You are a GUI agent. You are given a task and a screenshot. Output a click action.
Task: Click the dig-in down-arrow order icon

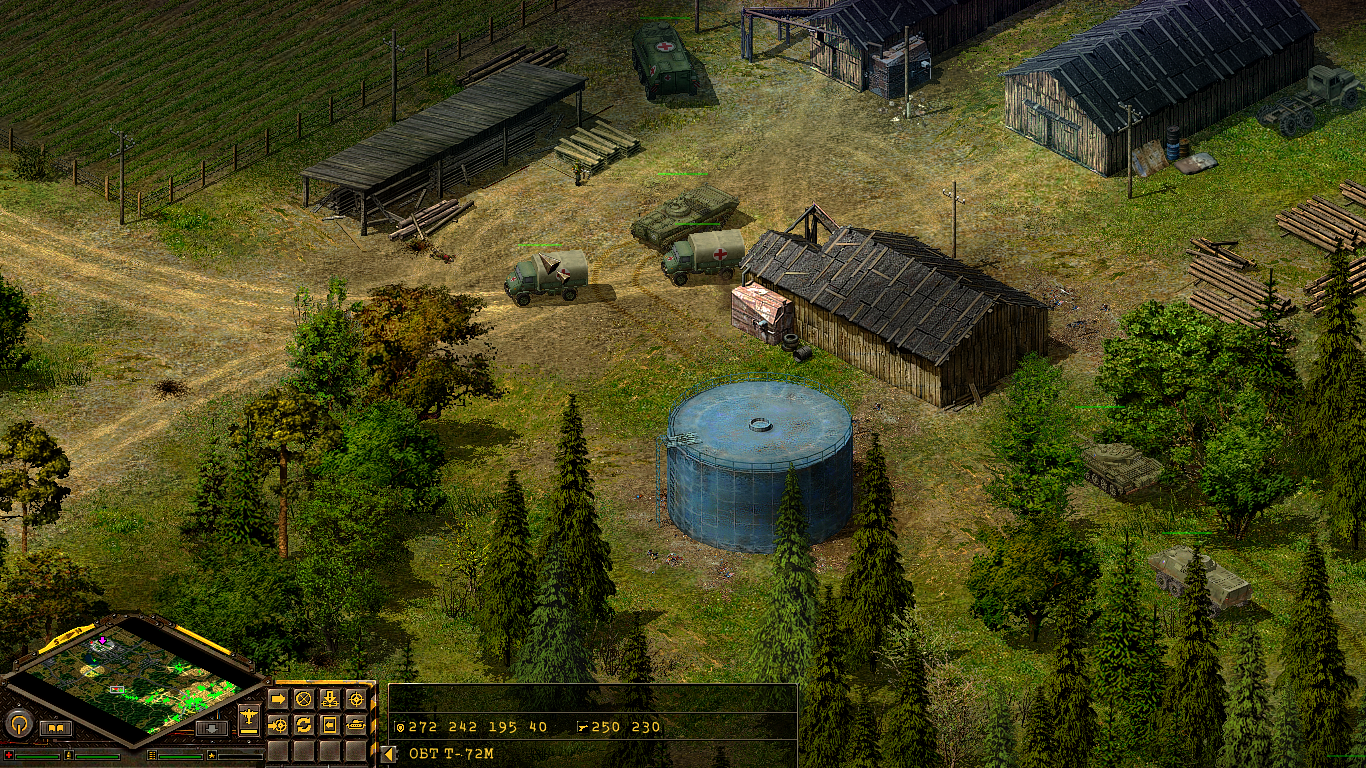coord(330,699)
